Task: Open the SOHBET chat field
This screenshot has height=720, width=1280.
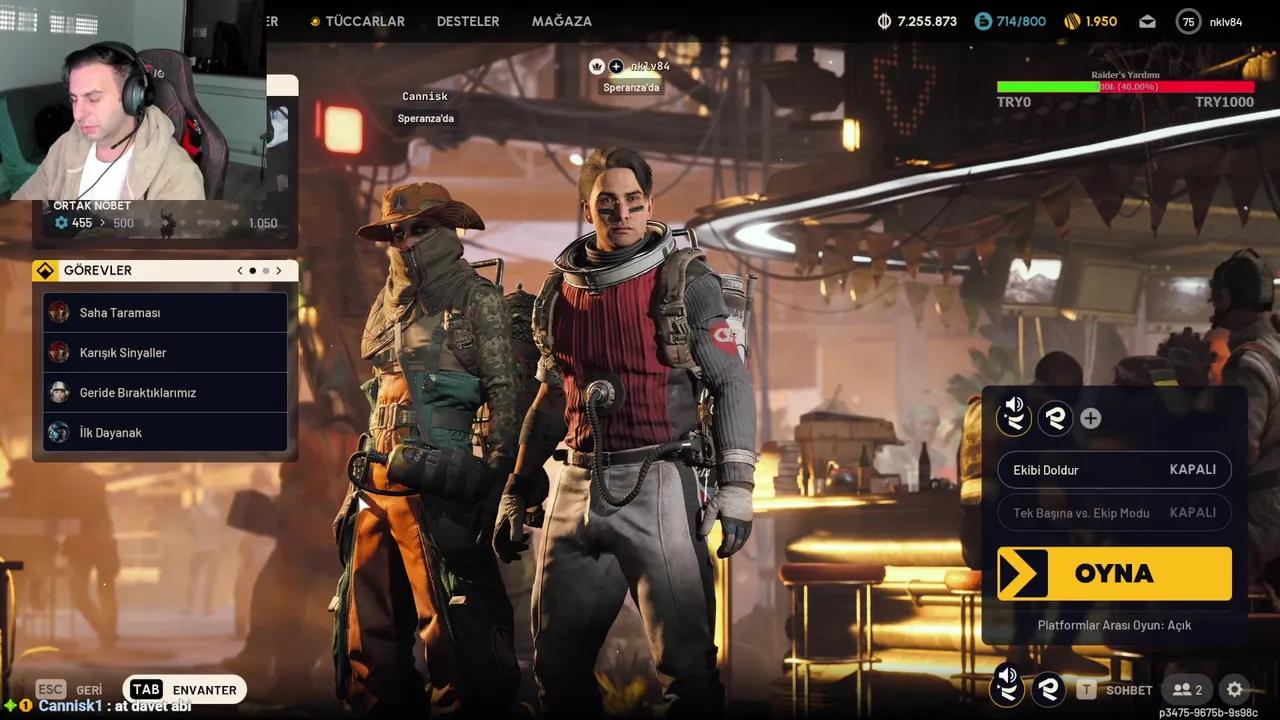Action: [x=1129, y=689]
